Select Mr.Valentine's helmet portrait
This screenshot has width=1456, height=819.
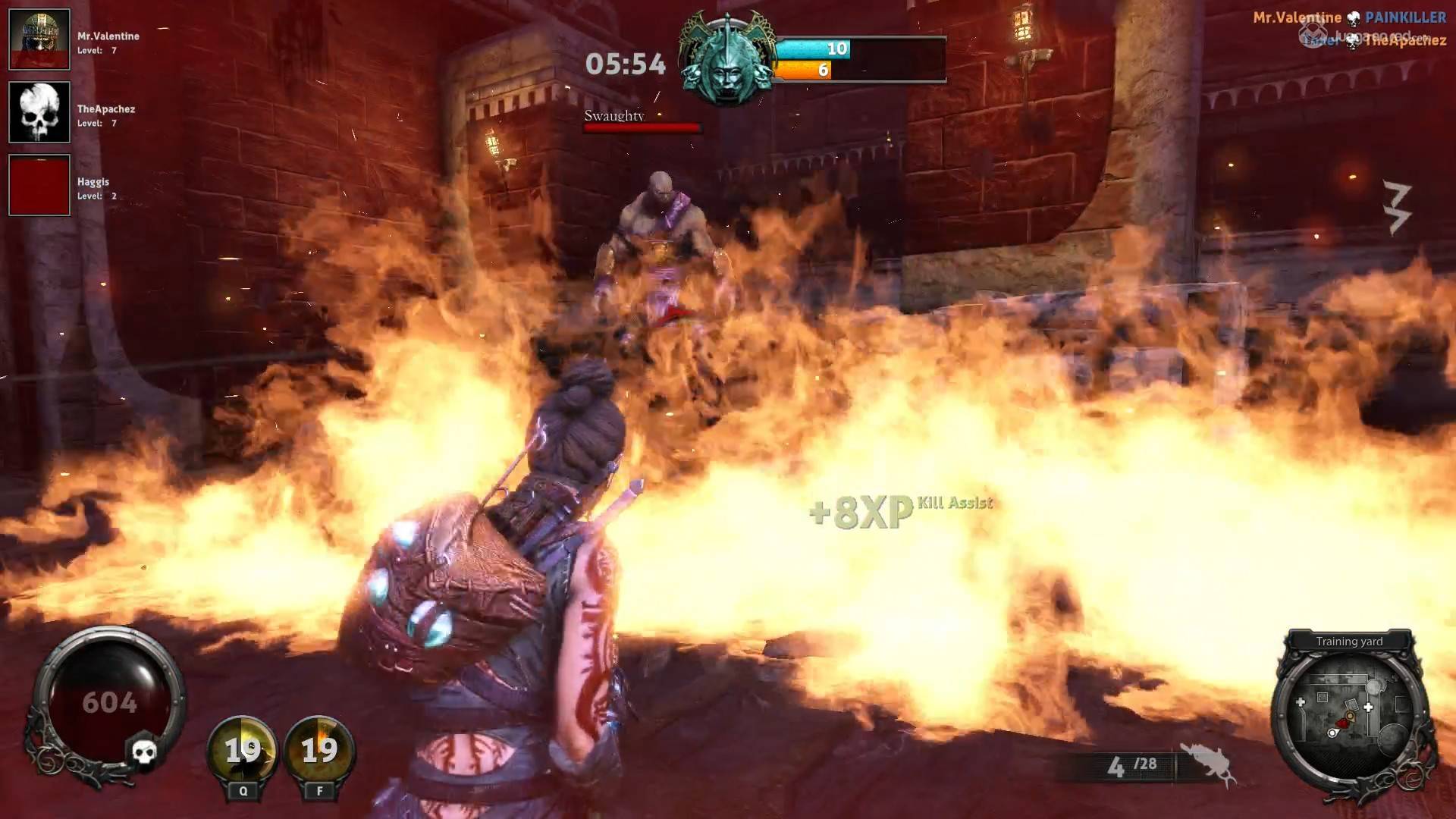39,39
